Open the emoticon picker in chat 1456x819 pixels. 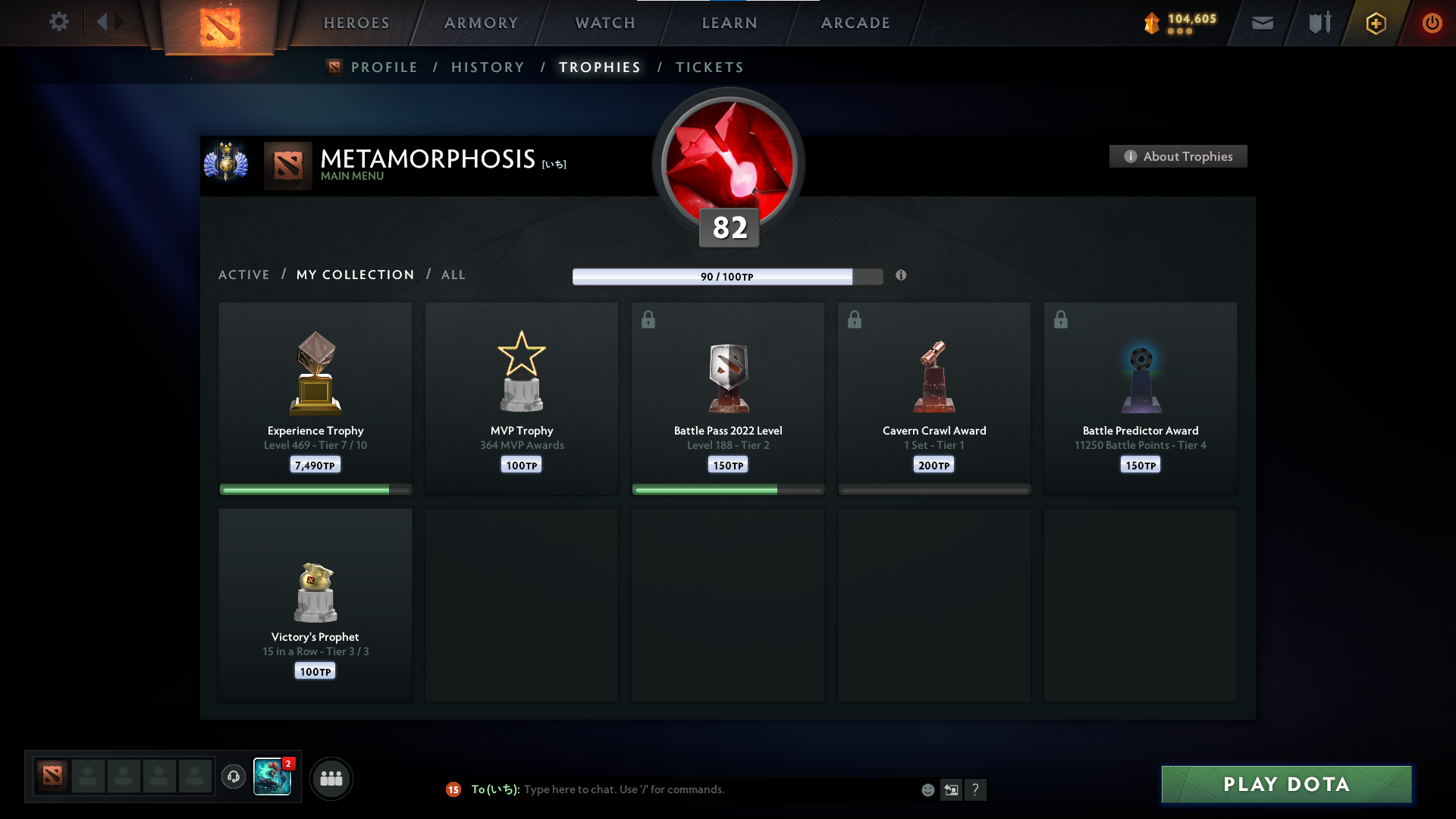927,789
